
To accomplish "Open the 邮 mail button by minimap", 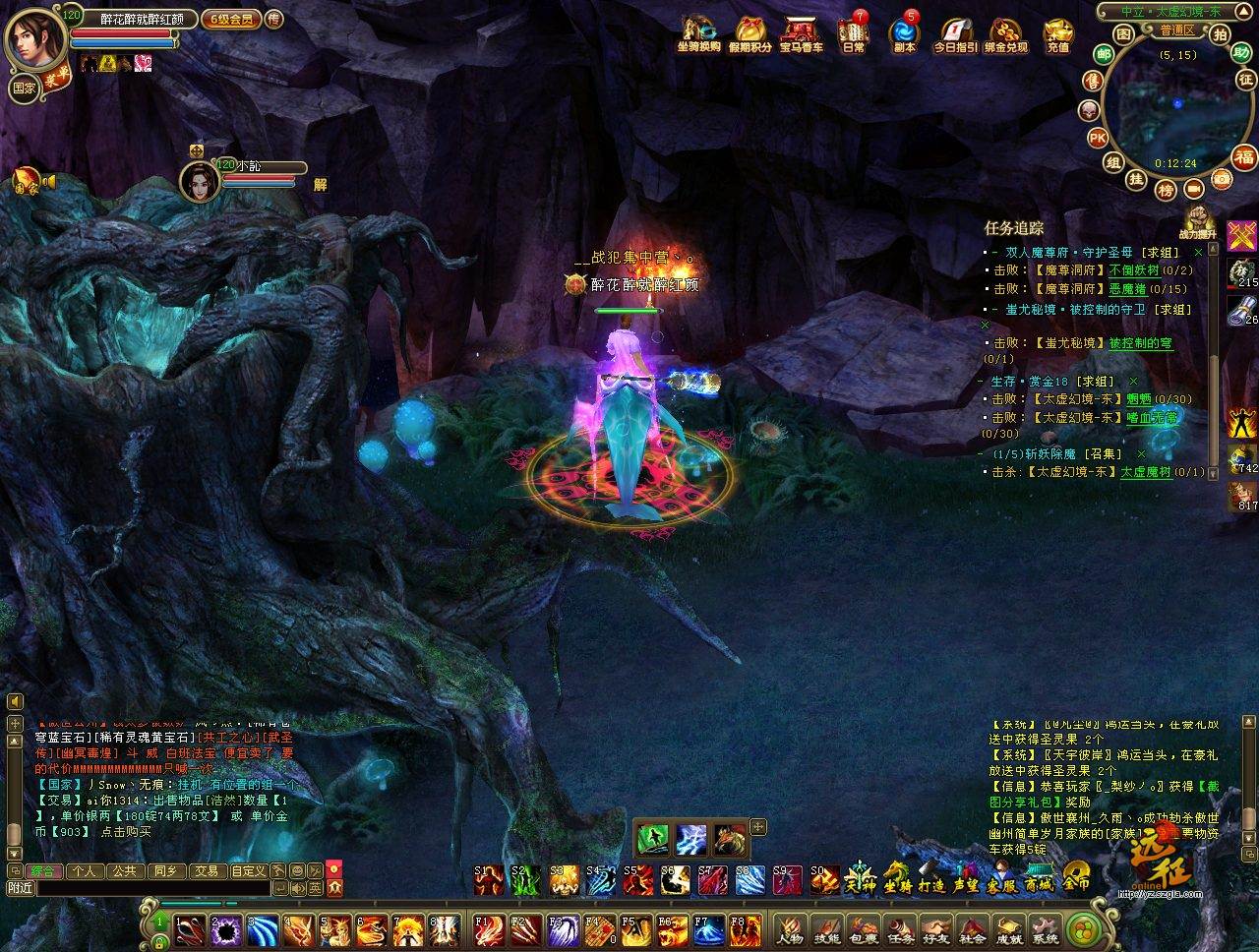I will pyautogui.click(x=1104, y=55).
